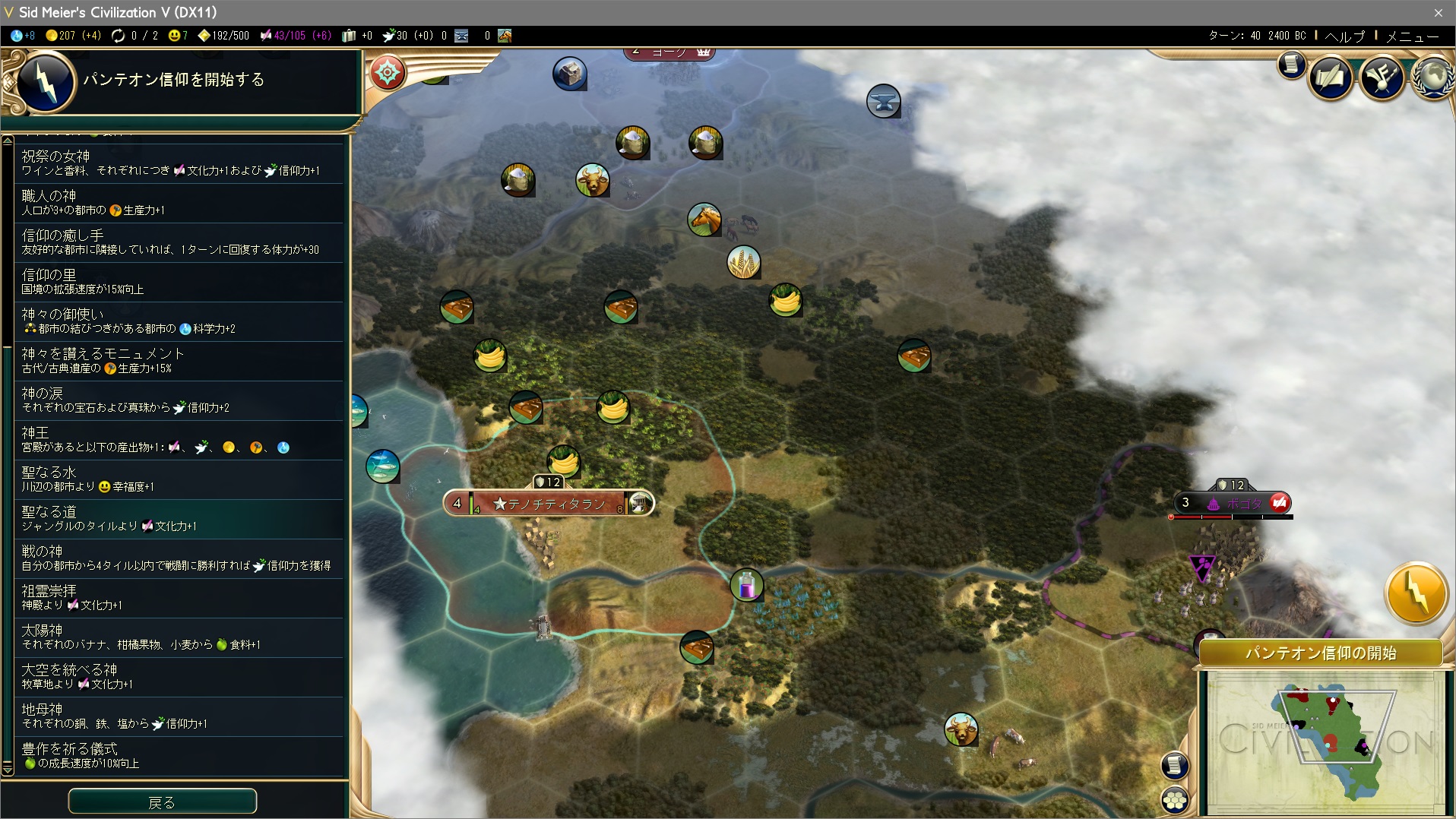The width and height of the screenshot is (1456, 819).
Task: Choose the 聖なる道 jungle culture belief
Action: [x=181, y=519]
